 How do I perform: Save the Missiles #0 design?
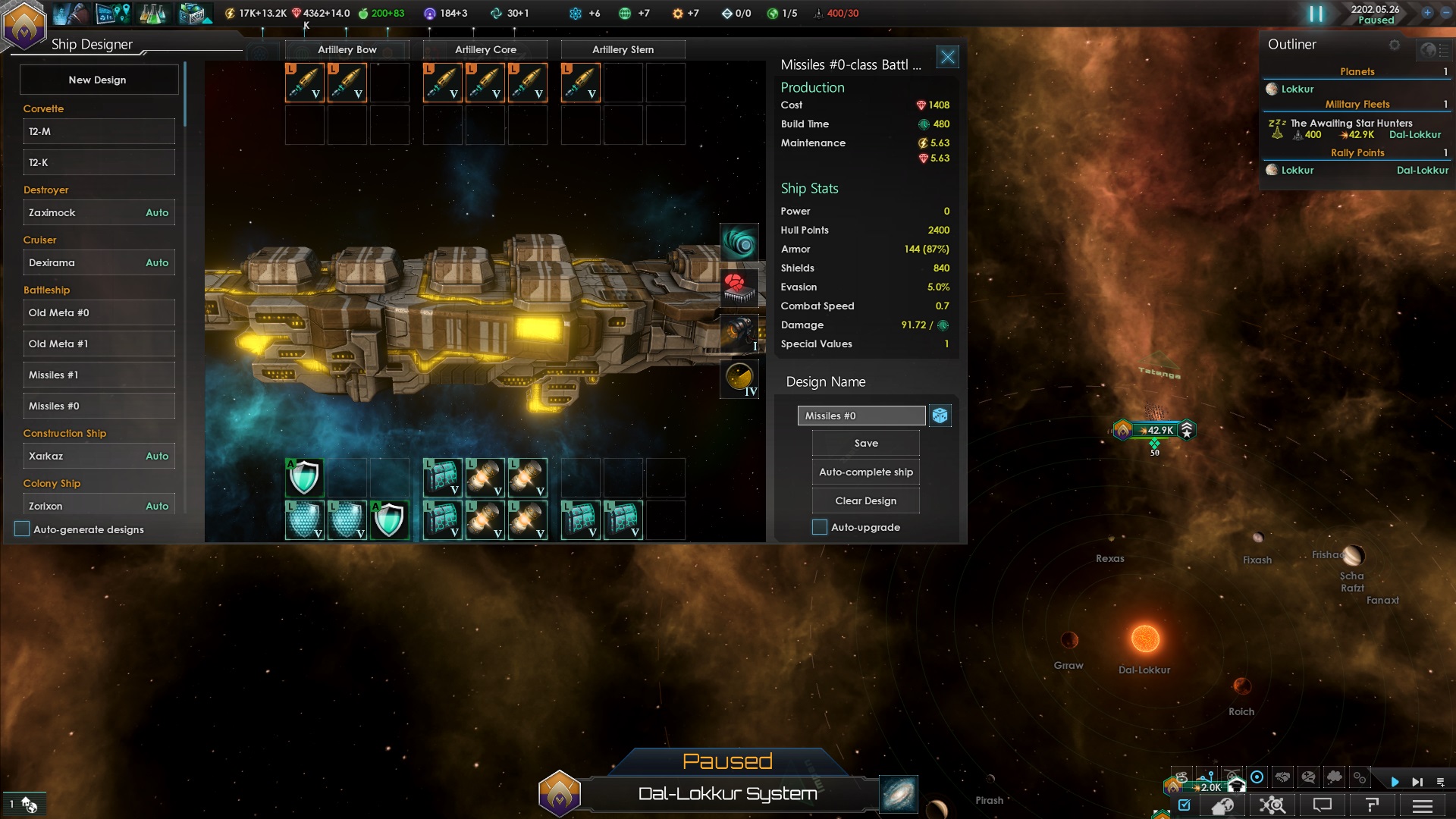(x=864, y=443)
